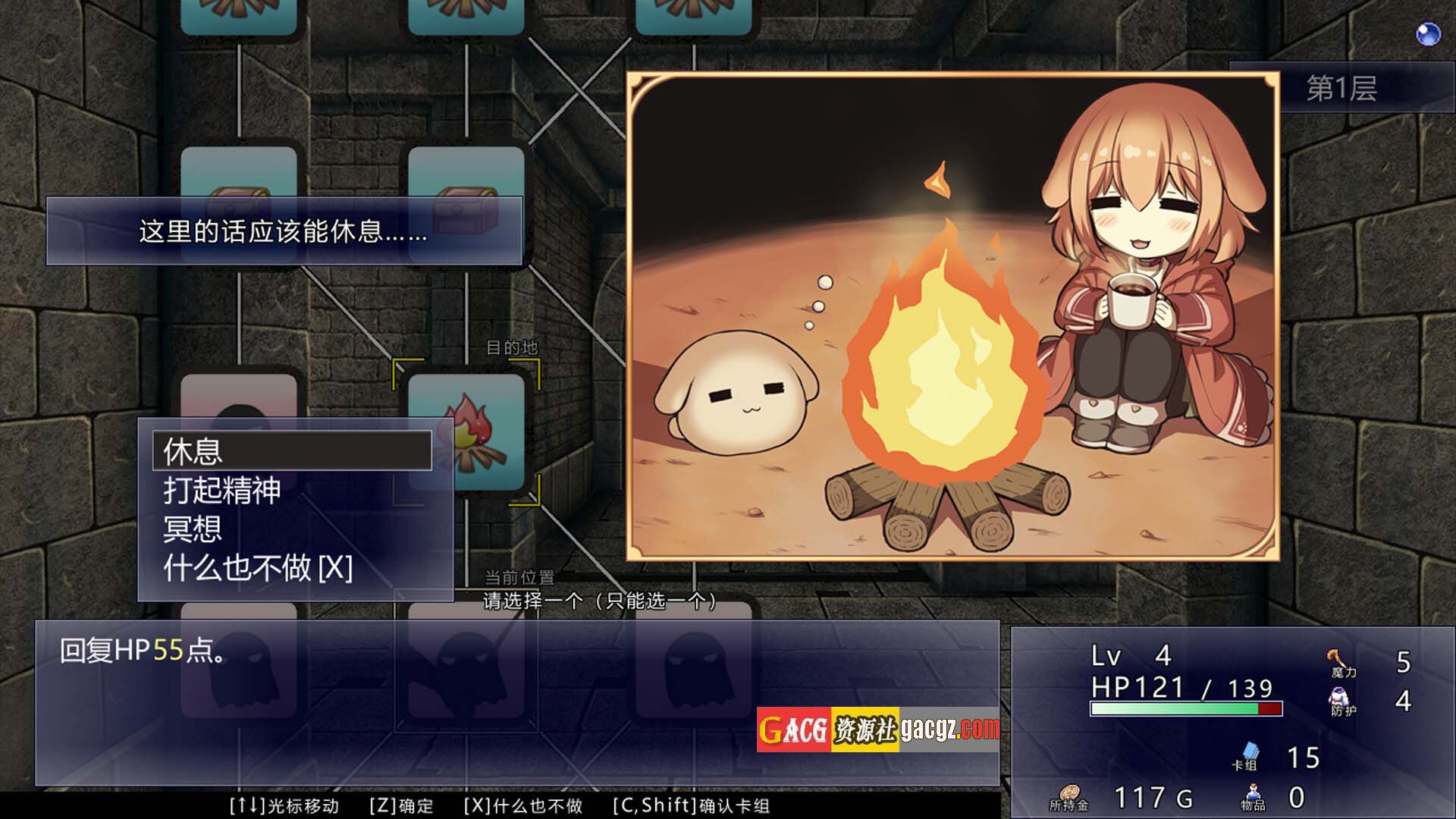Choose the 休息 rest option
Image resolution: width=1456 pixels, height=819 pixels.
pos(292,451)
